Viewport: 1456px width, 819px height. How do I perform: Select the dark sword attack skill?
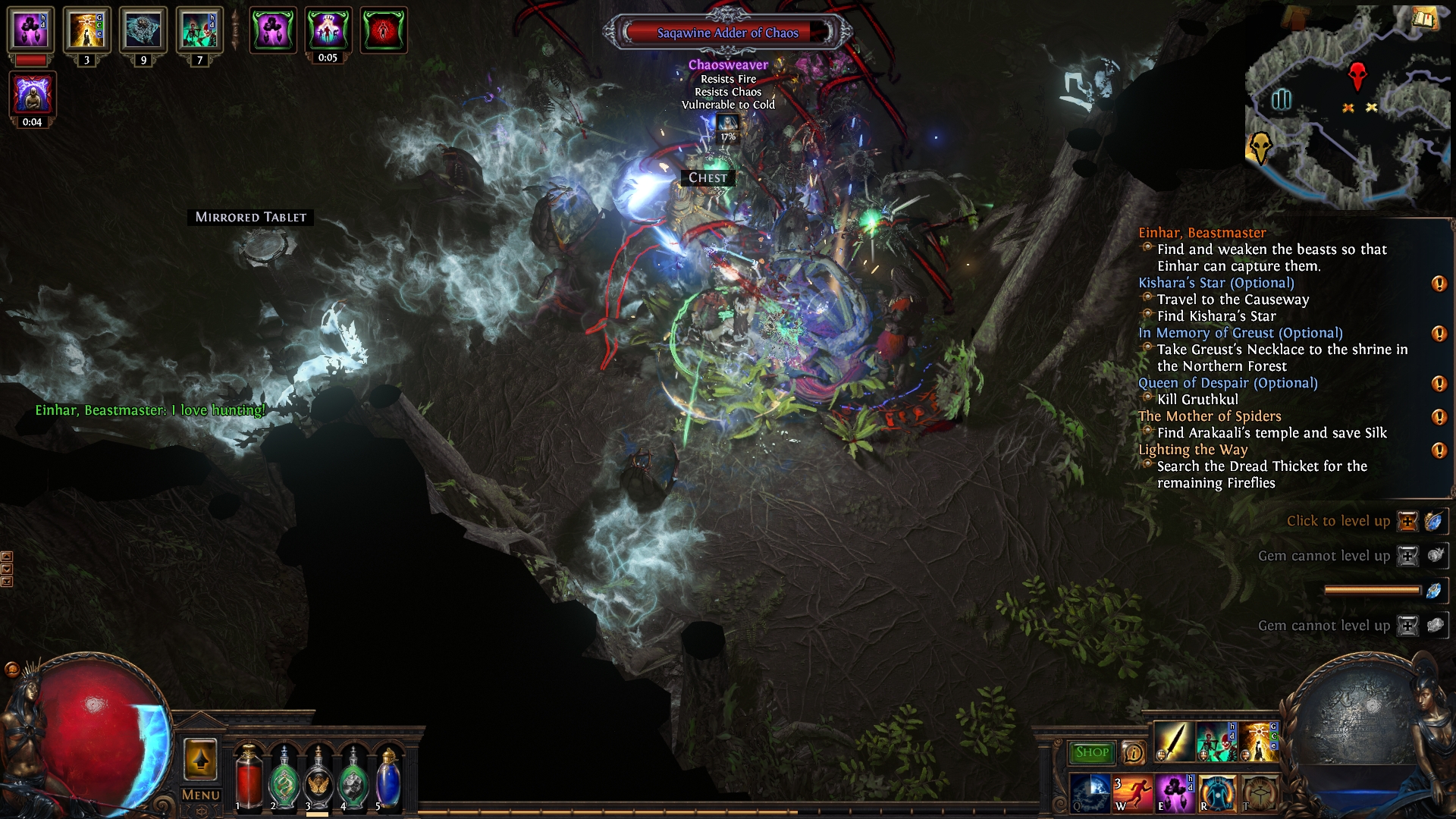(x=1173, y=742)
